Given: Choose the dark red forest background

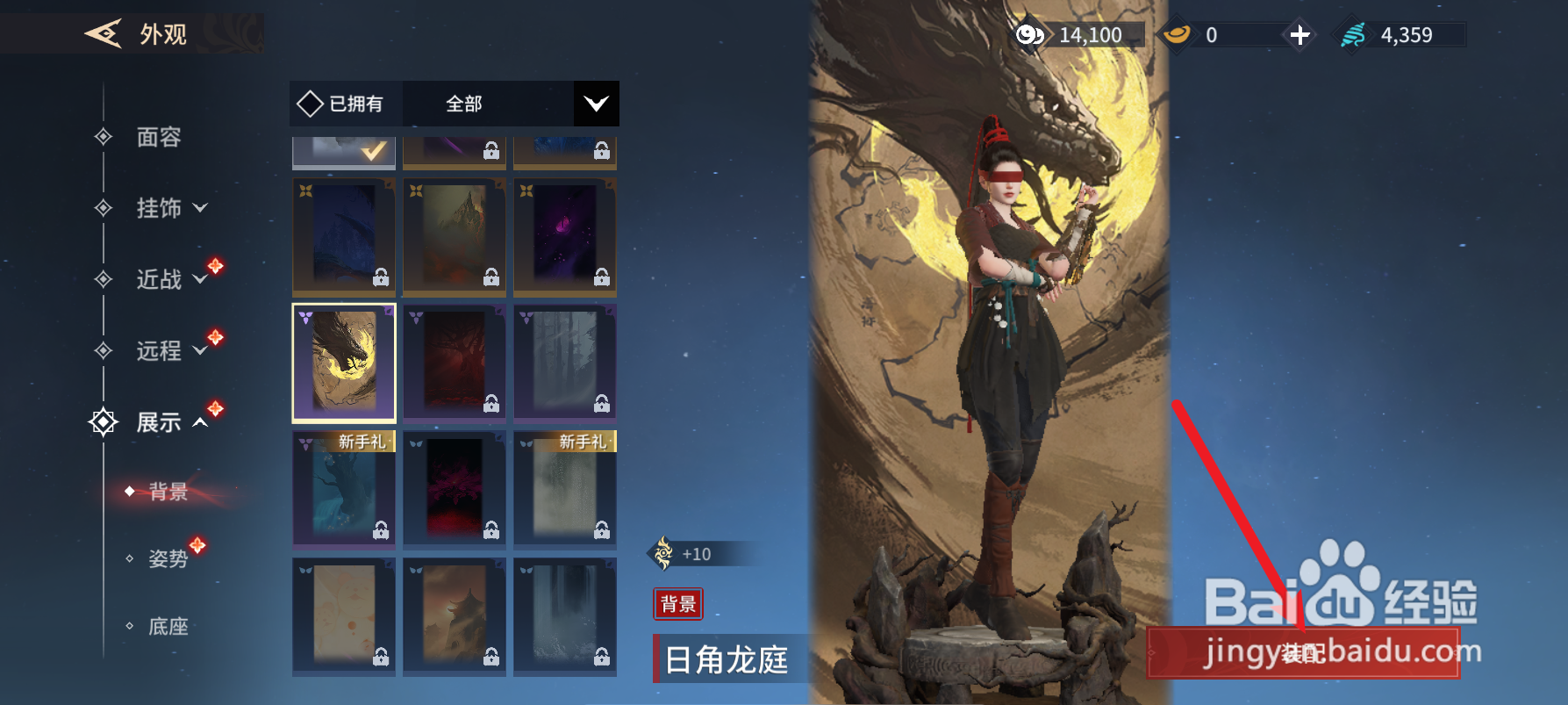Looking at the screenshot, I should click(455, 363).
